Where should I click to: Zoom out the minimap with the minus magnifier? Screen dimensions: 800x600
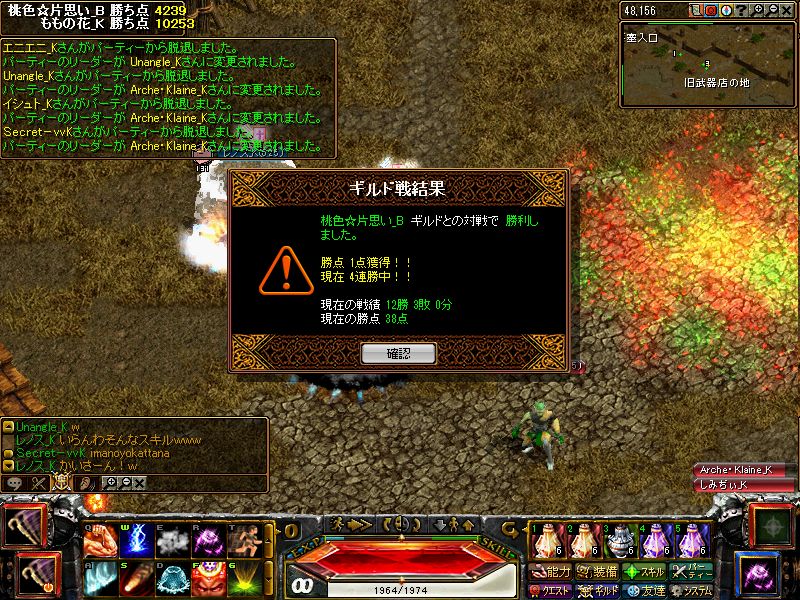(774, 10)
